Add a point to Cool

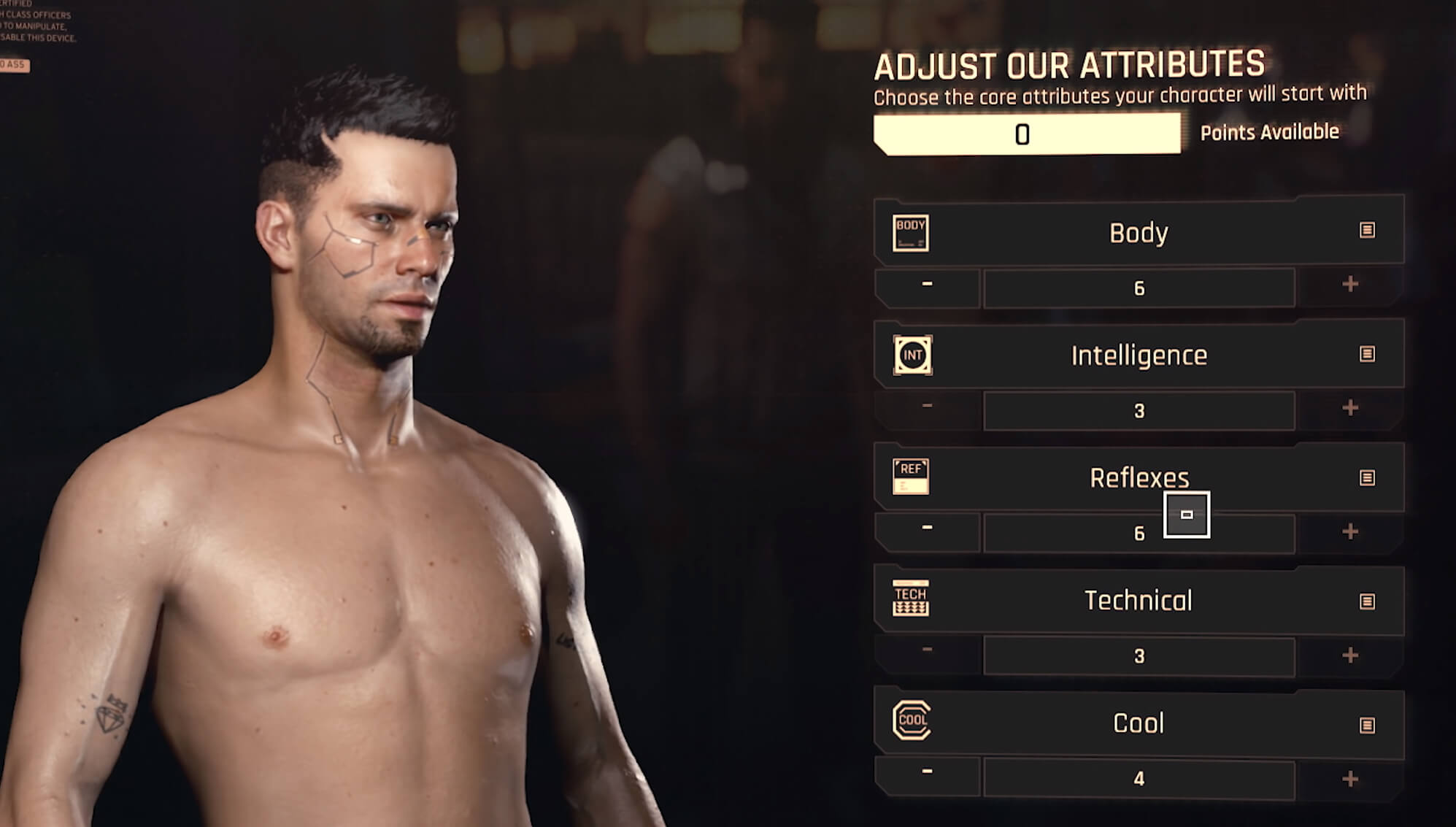coord(1350,780)
